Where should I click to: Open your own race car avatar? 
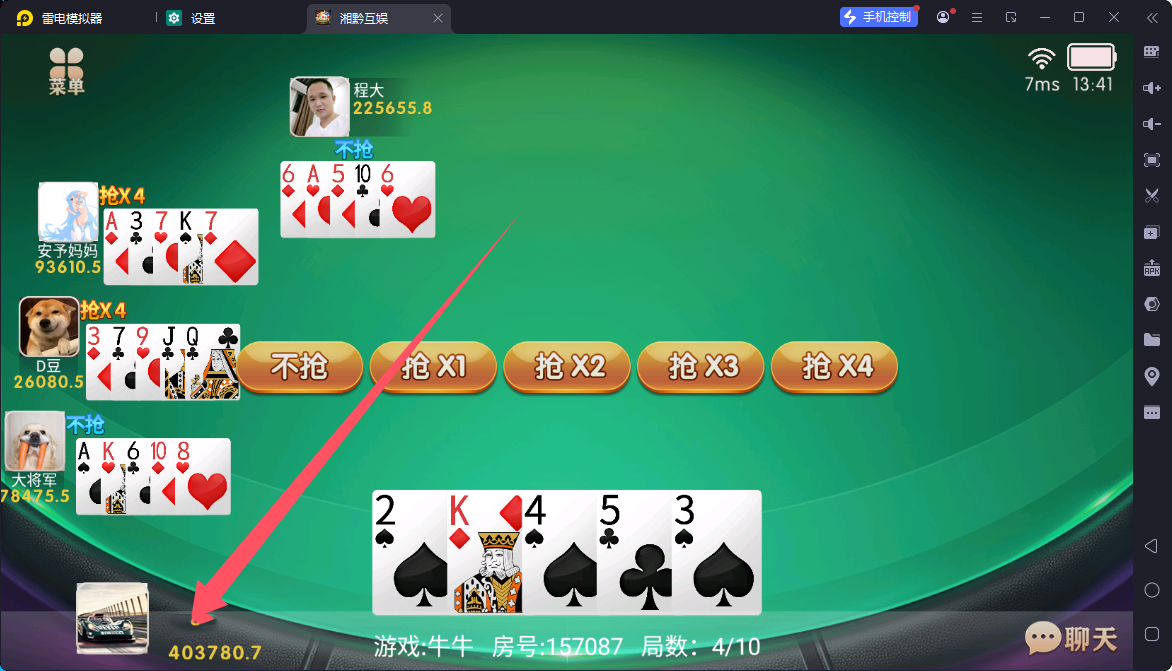coord(112,618)
